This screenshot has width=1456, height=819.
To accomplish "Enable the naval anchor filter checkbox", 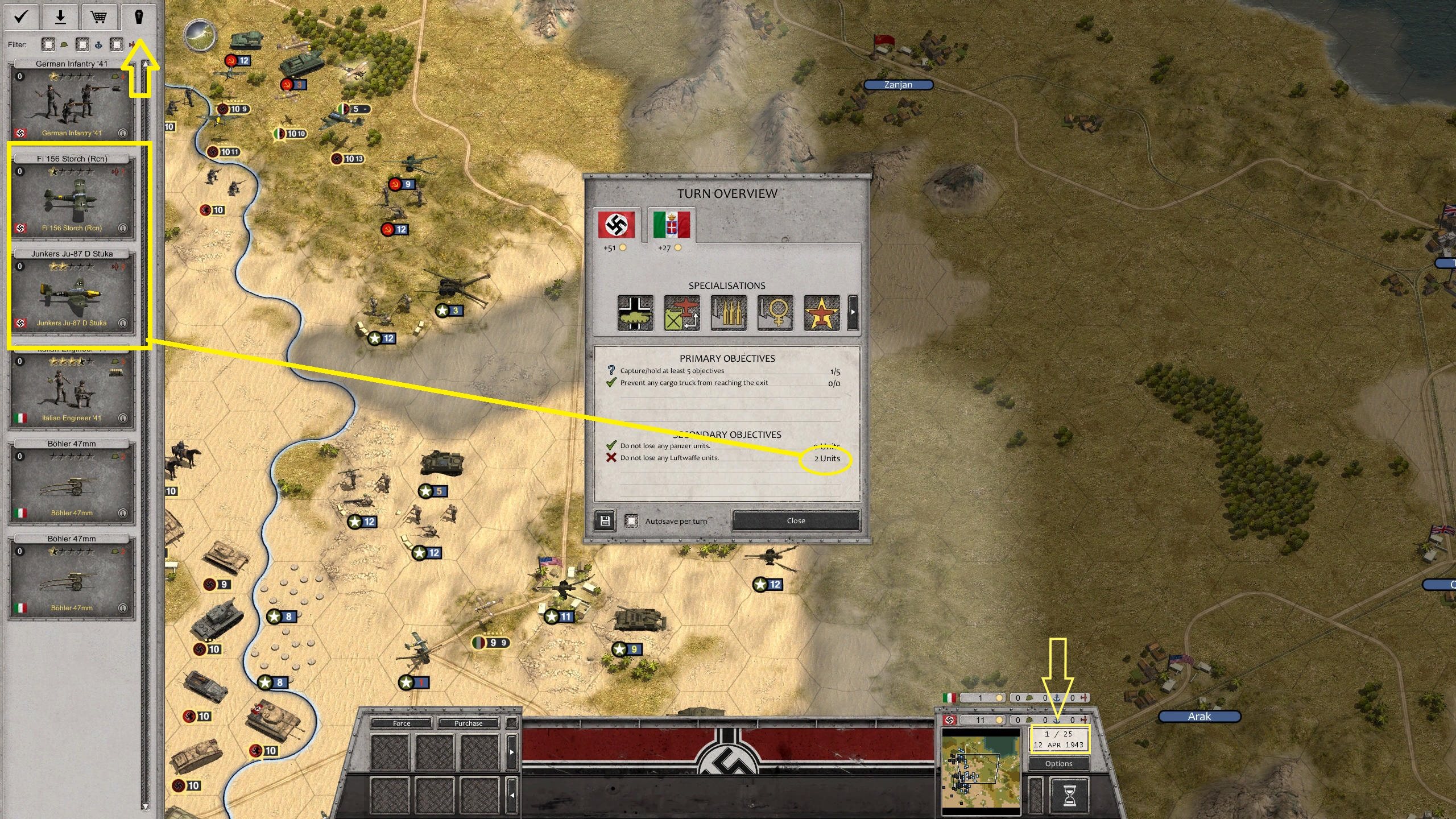I will tap(82, 44).
